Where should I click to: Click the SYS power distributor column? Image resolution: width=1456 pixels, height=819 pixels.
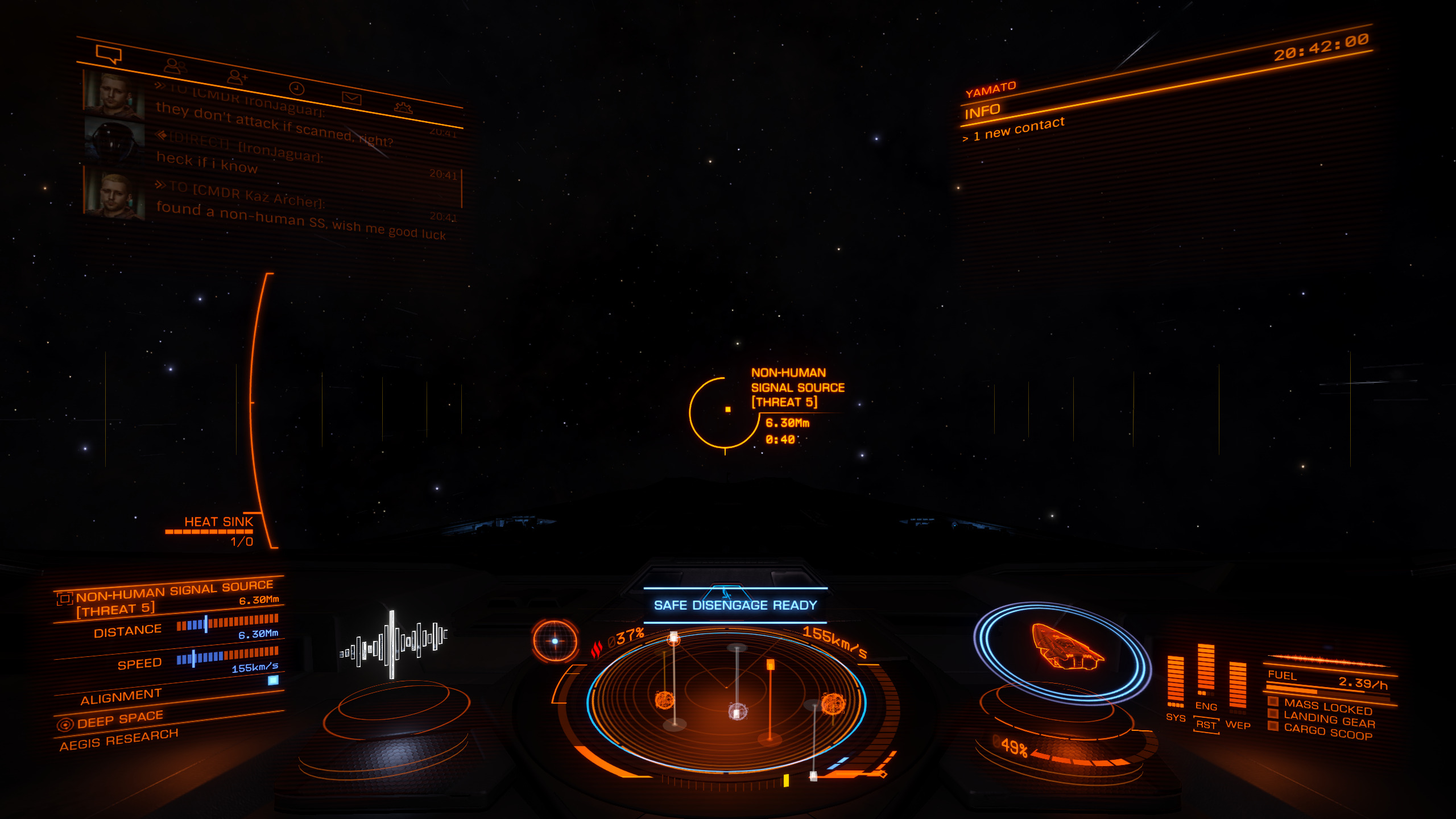[1175, 683]
